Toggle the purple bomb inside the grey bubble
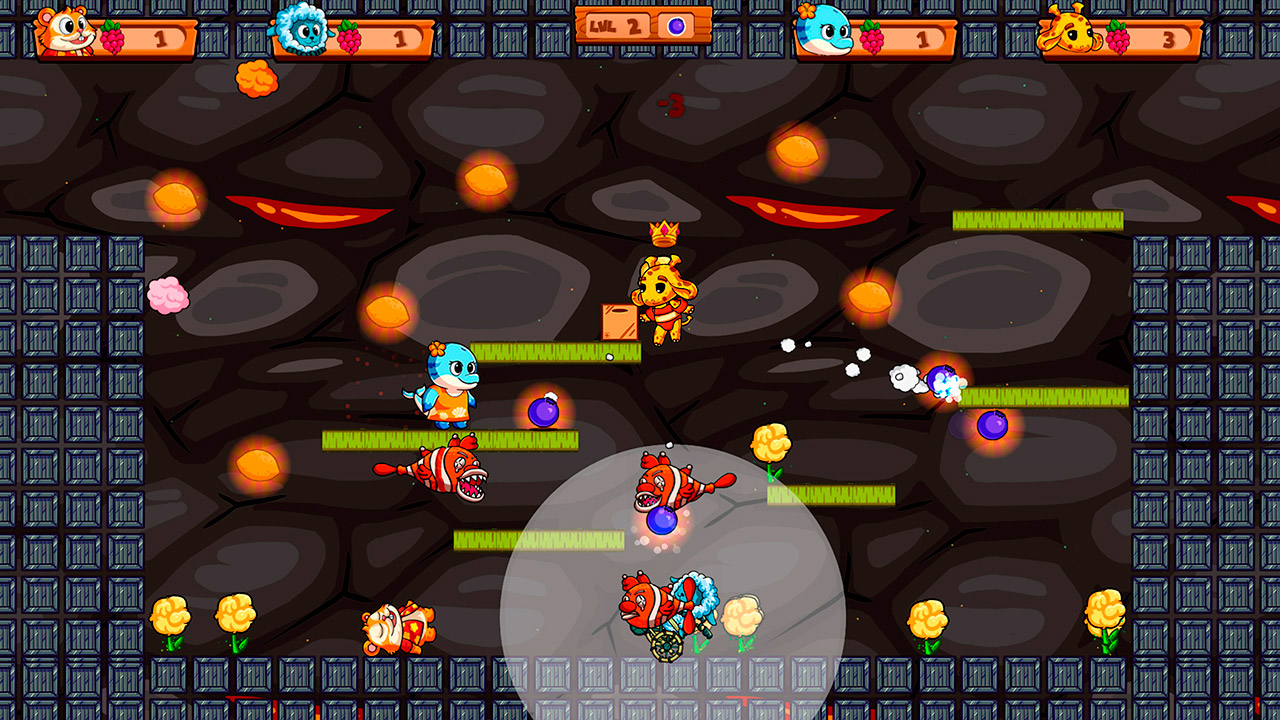The height and width of the screenshot is (720, 1280). coord(661,521)
